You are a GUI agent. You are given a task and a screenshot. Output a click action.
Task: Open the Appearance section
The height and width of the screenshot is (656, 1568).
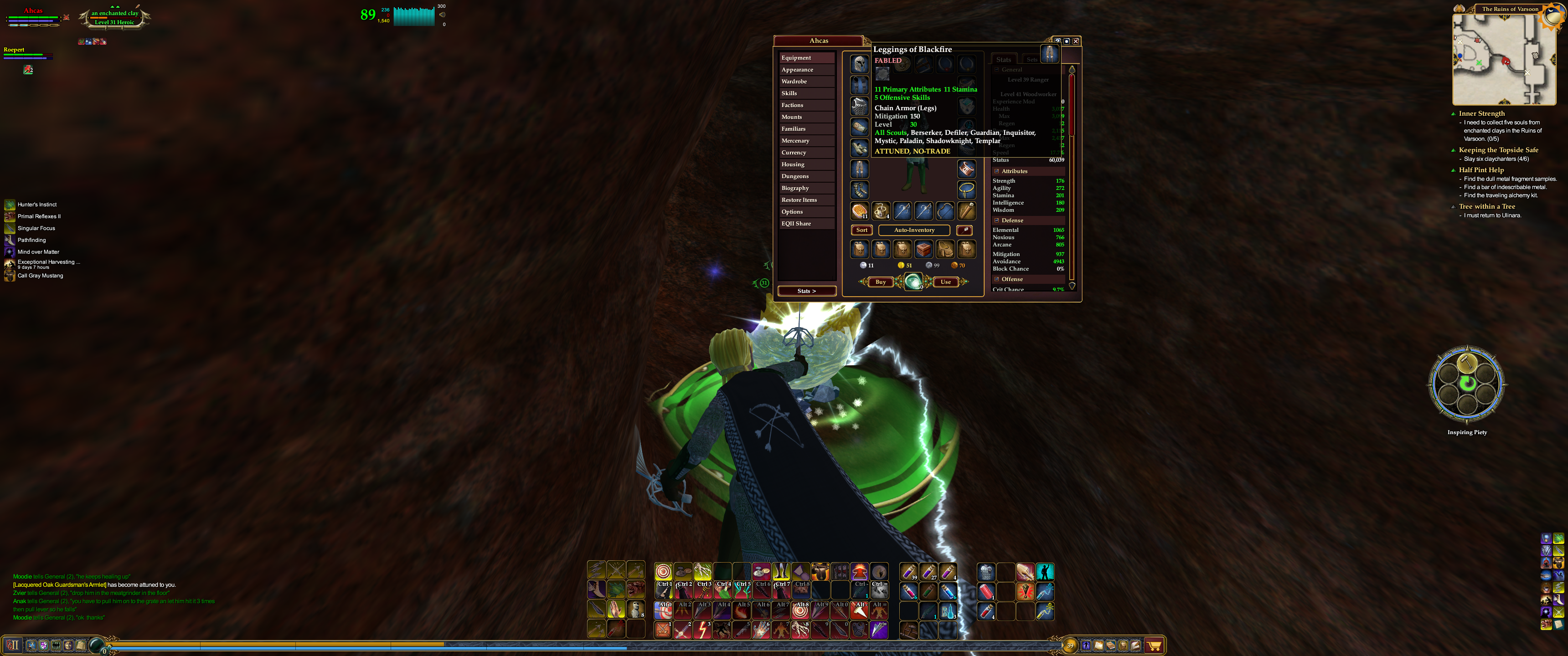click(797, 69)
